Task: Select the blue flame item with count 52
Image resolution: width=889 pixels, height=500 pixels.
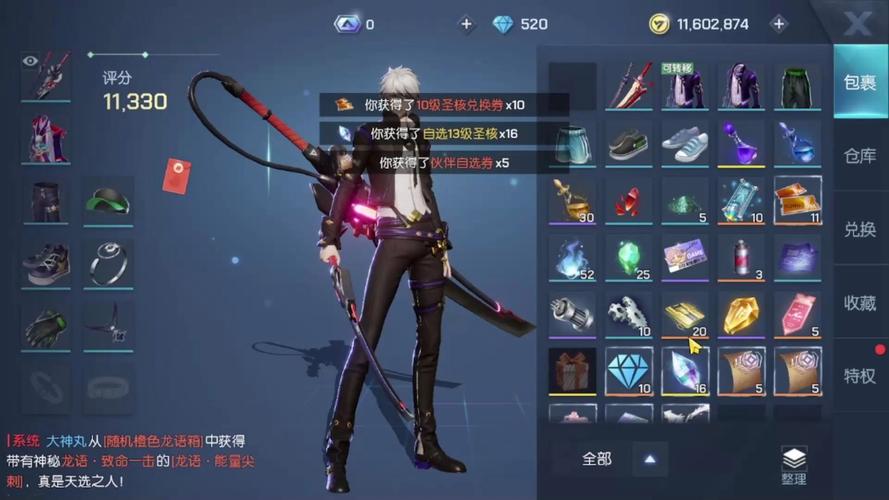Action: coord(573,257)
